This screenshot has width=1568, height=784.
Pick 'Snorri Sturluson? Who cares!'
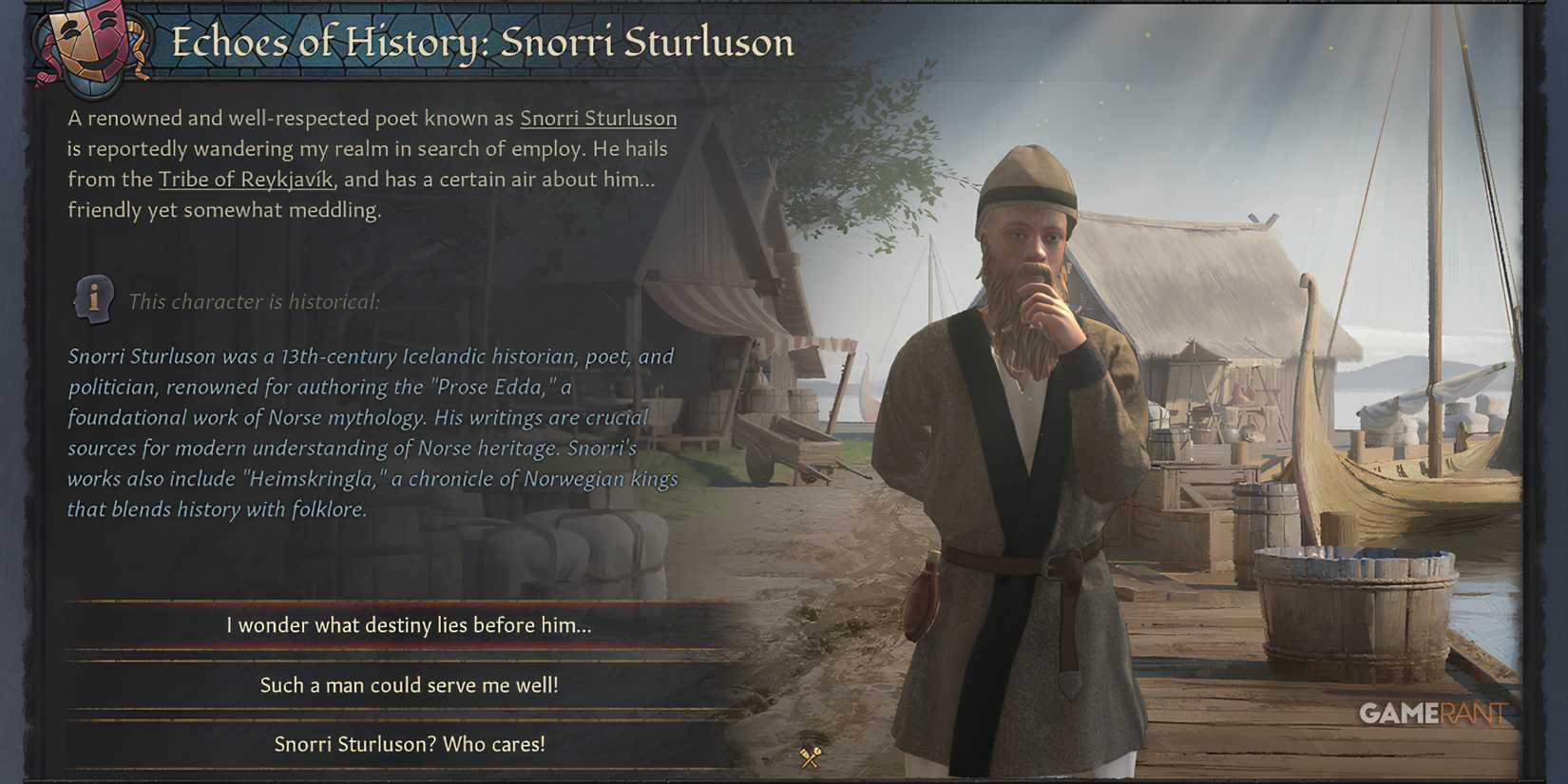[x=409, y=745]
